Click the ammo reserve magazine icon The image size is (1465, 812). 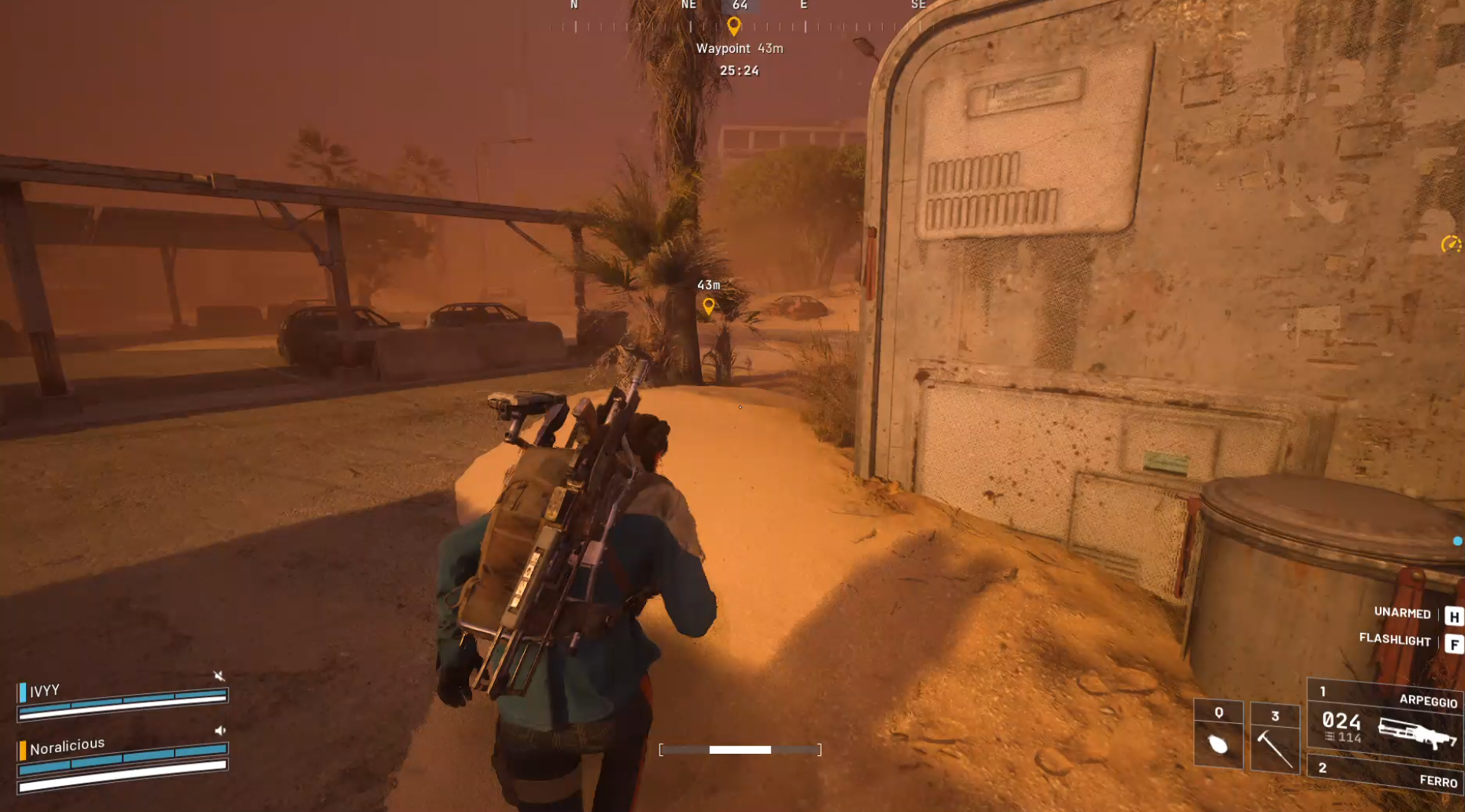pyautogui.click(x=1328, y=737)
